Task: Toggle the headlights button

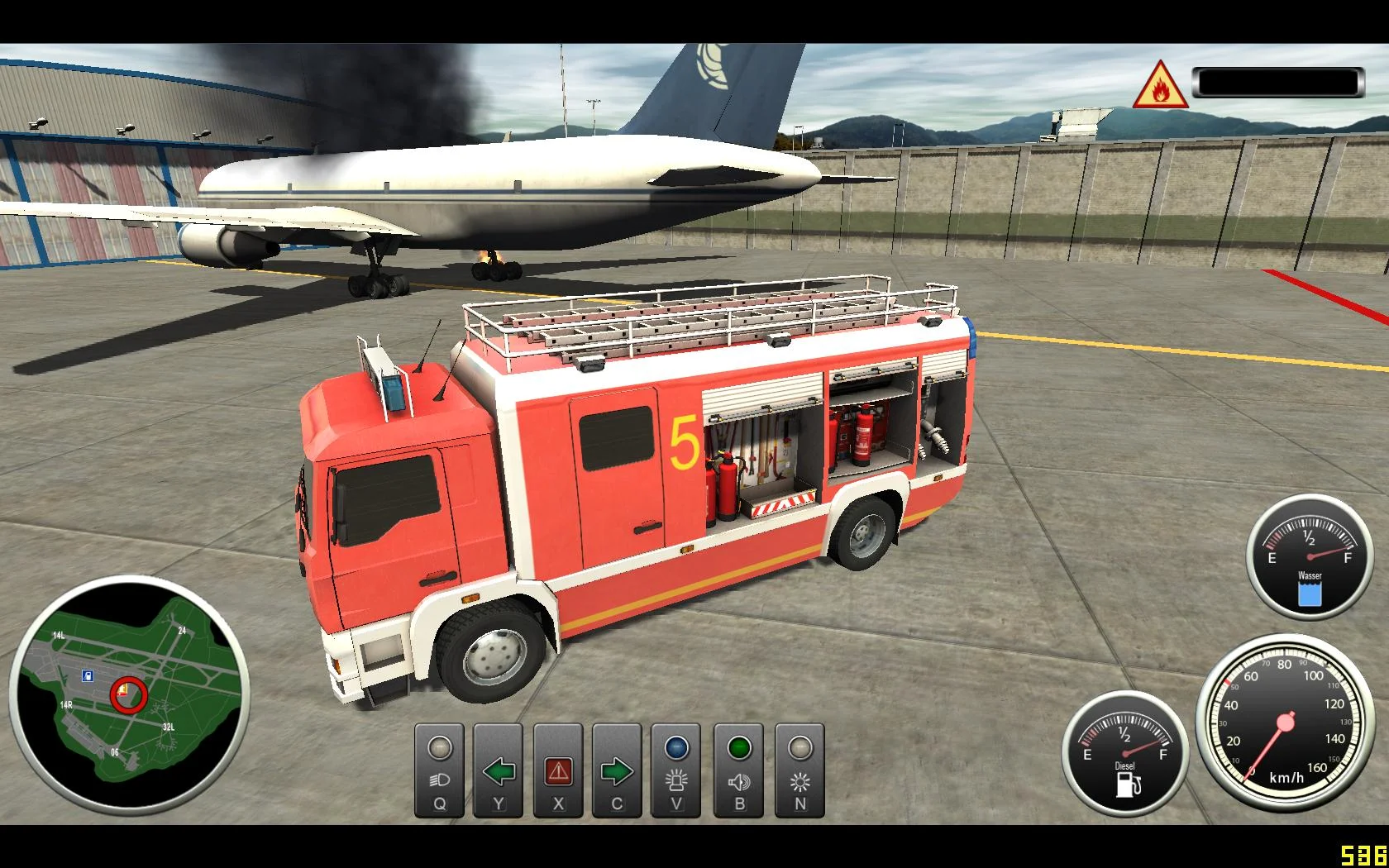Action: coord(440,770)
